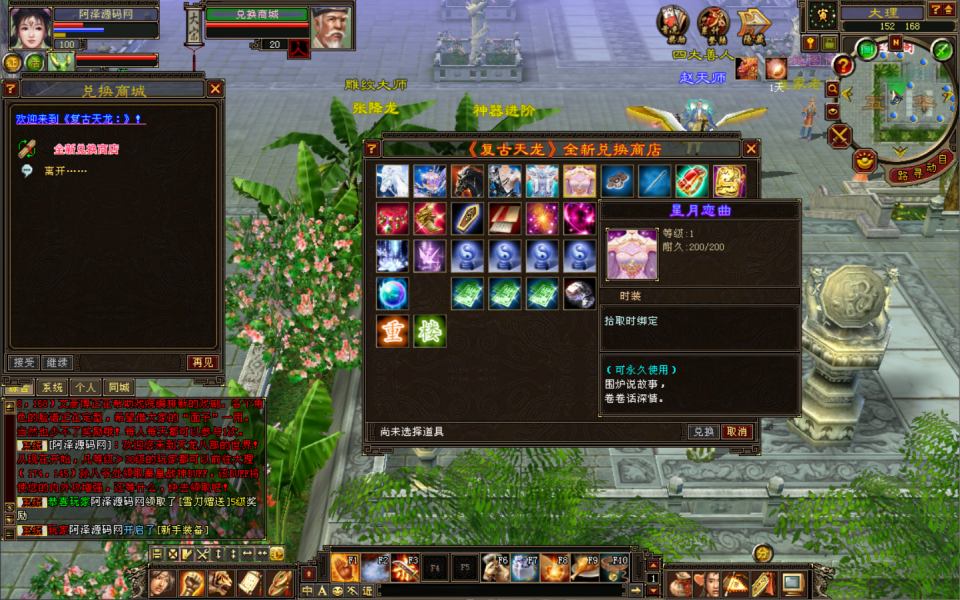Viewport: 960px width, 600px height.
Task: Choose the green 楼 icon in shop
Action: [430, 331]
